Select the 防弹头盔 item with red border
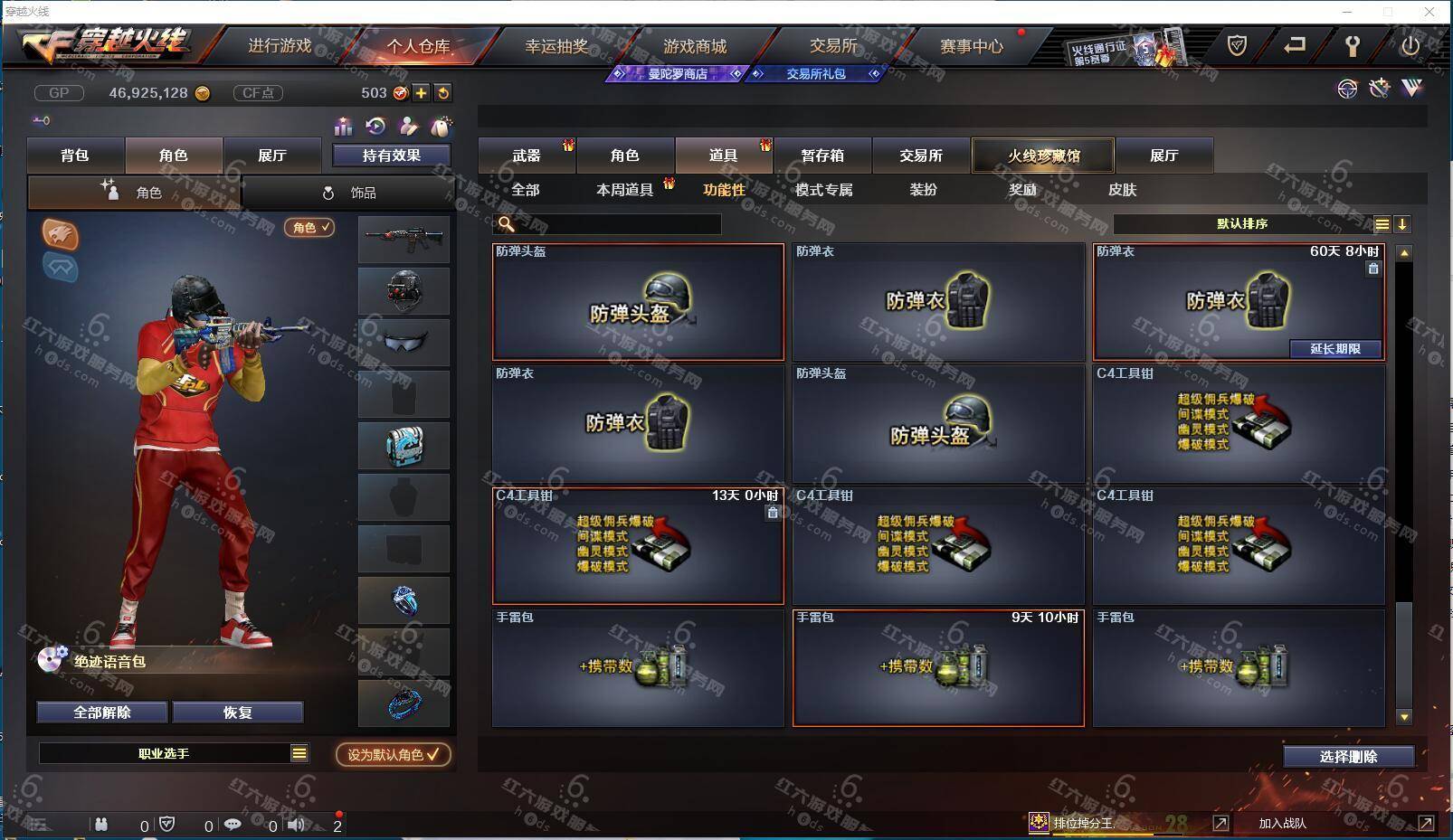Image resolution: width=1453 pixels, height=840 pixels. pos(638,301)
